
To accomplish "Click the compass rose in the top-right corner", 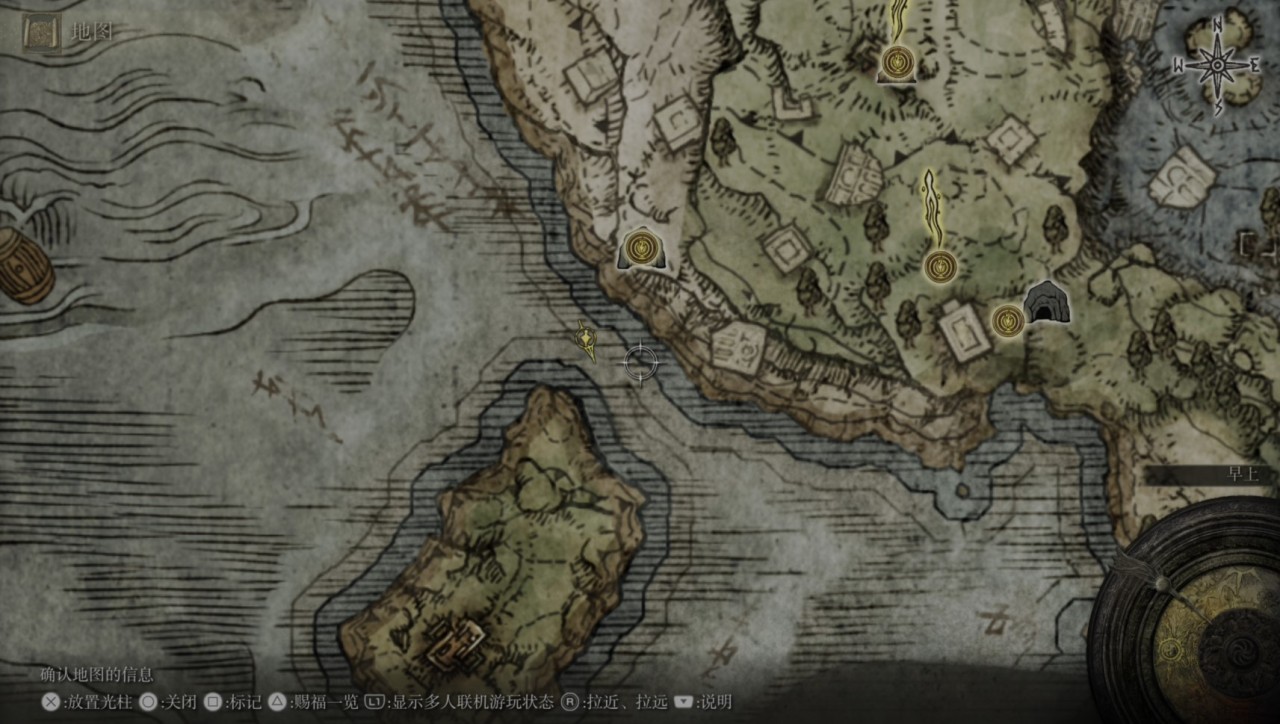I will [1216, 62].
